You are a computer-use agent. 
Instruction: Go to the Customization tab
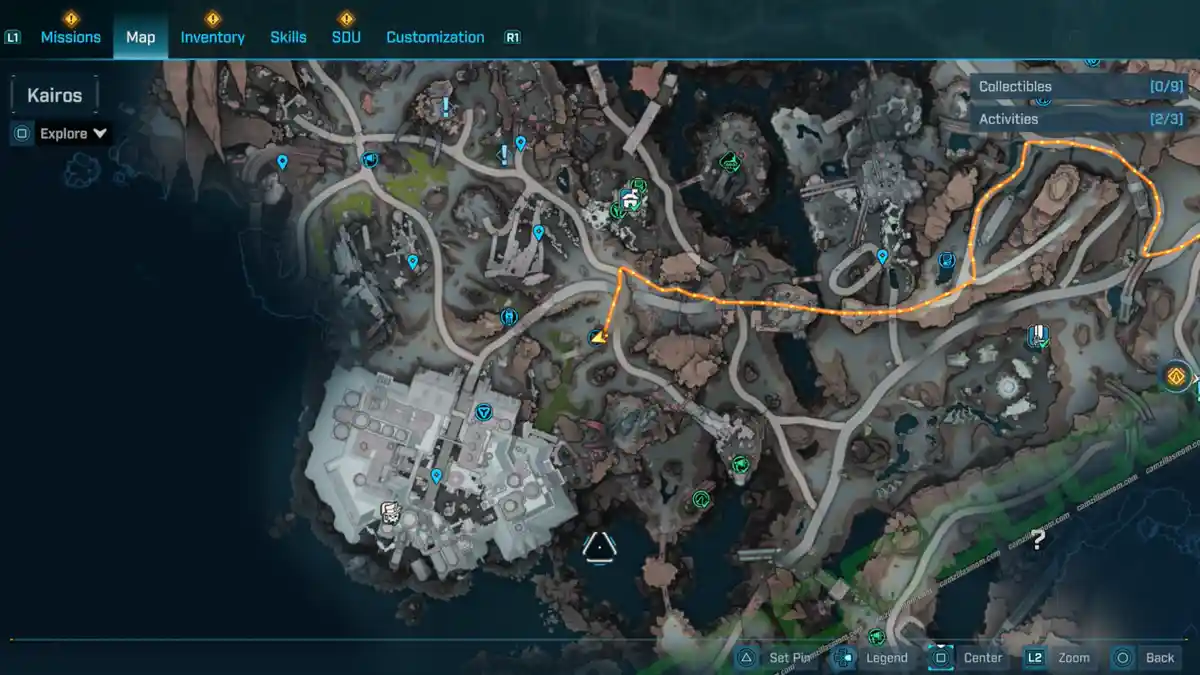coord(435,37)
